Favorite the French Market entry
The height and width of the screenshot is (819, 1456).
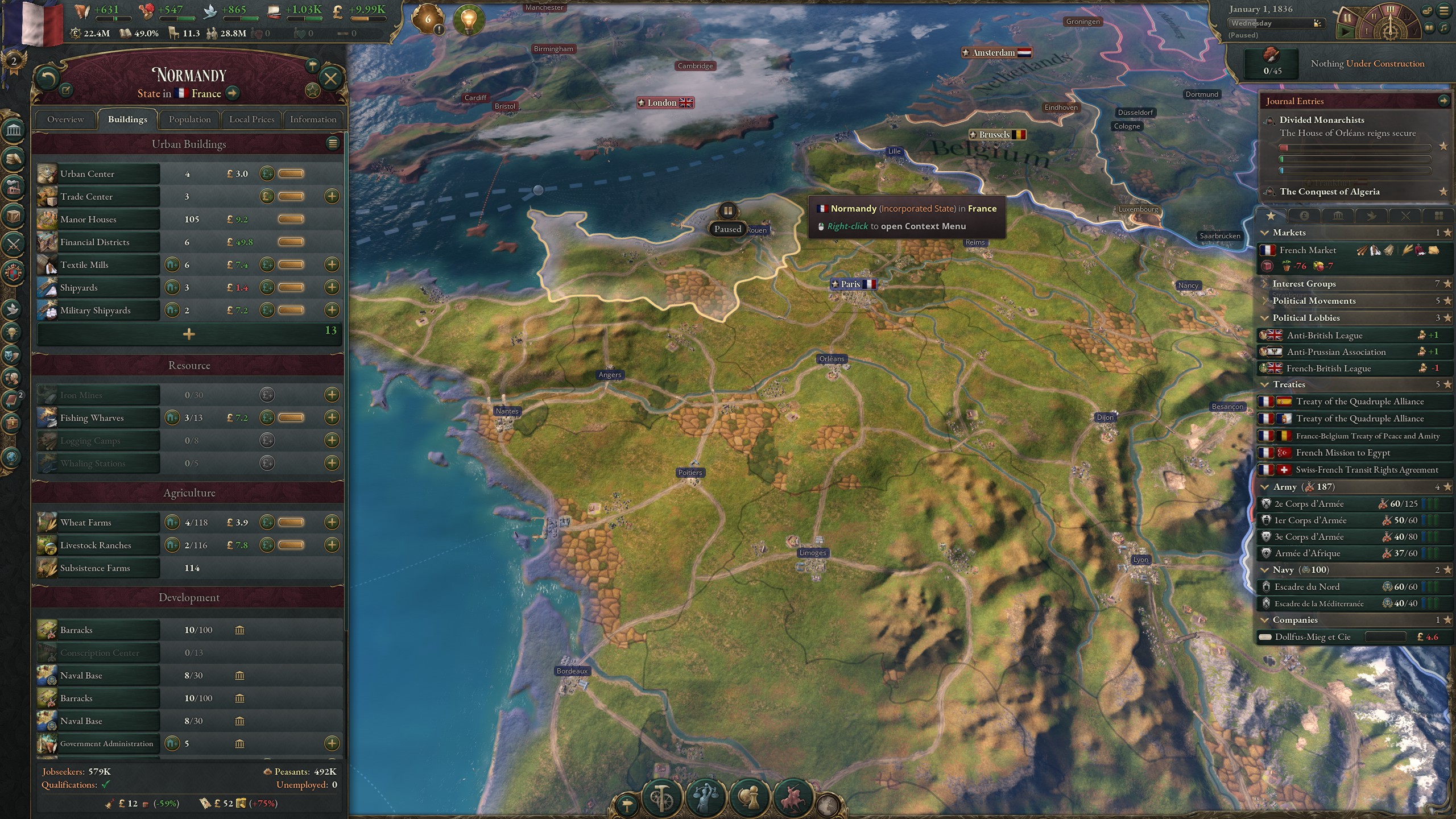click(1448, 251)
